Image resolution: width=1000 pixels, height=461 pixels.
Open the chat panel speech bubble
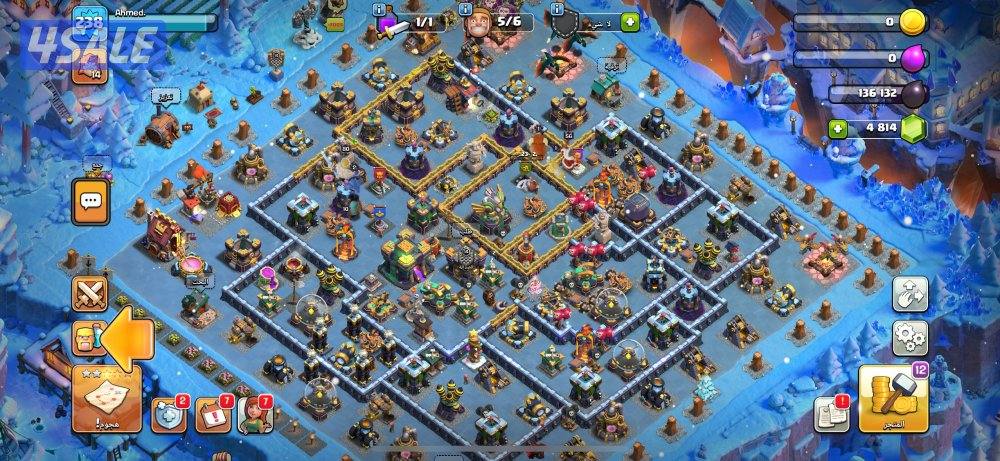point(91,202)
